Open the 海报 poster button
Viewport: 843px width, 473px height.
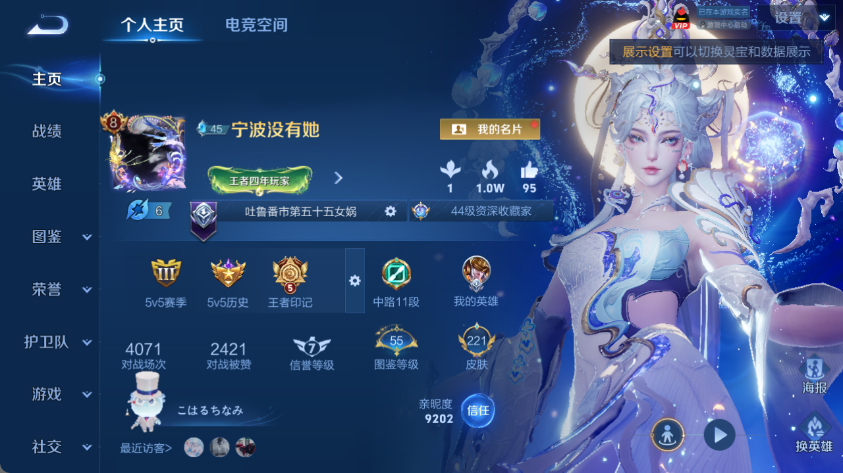pos(814,373)
